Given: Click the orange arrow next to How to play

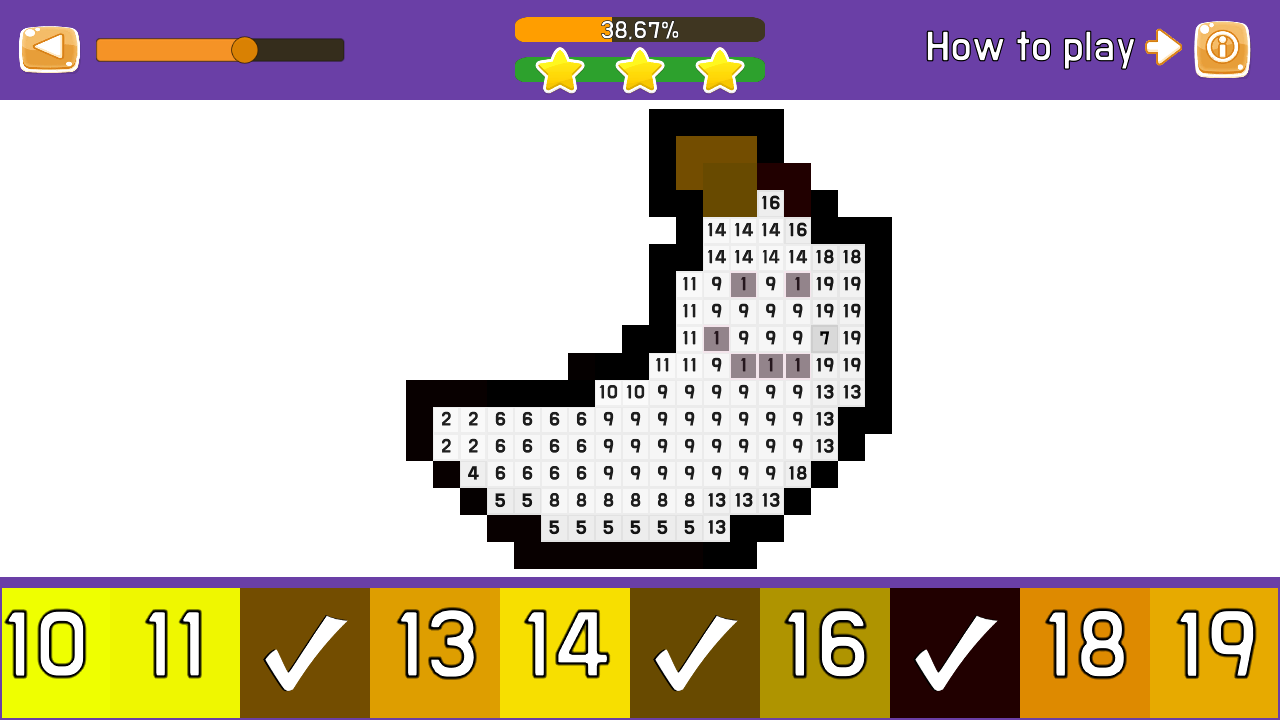Looking at the screenshot, I should pos(1163,47).
